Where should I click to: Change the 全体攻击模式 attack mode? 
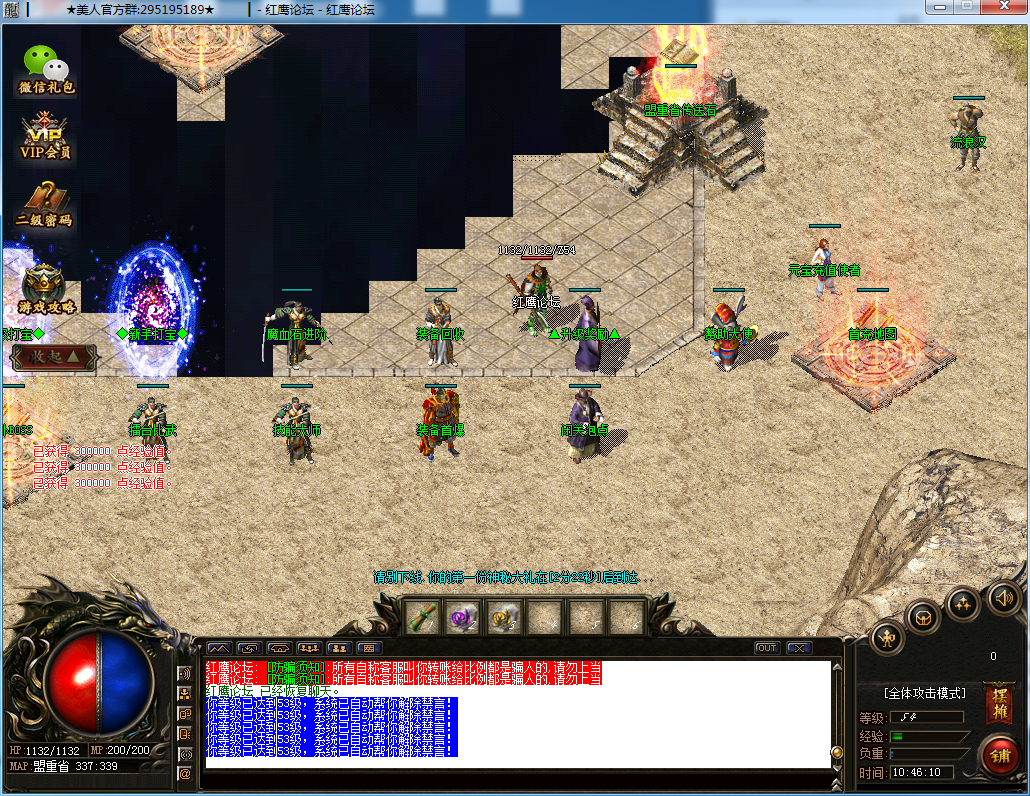pos(924,693)
